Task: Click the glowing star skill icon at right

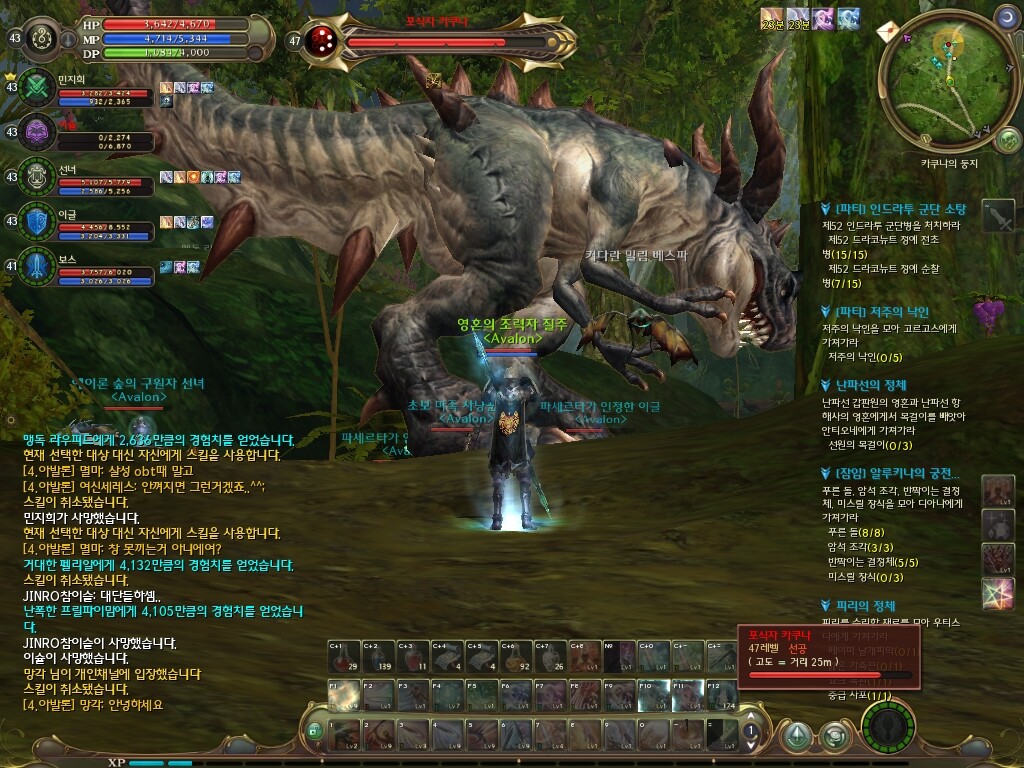Action: coord(998,594)
